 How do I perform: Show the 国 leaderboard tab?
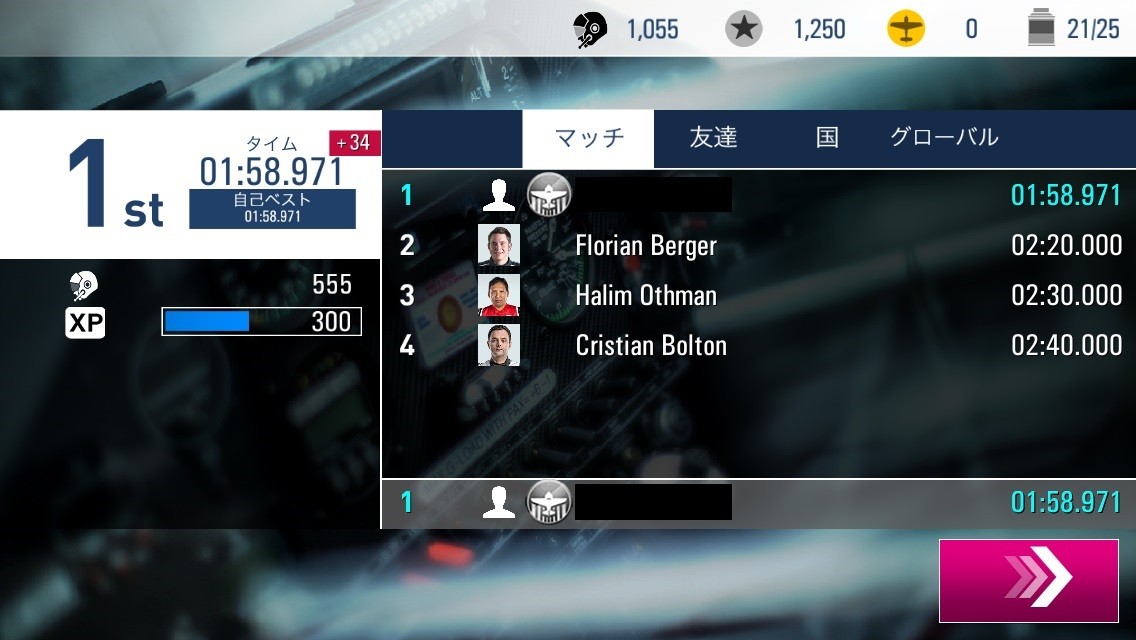[827, 138]
